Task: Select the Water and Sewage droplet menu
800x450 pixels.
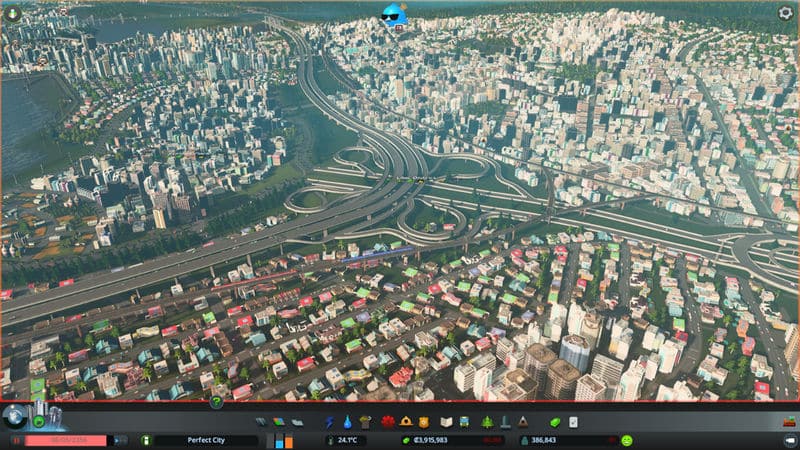Action: tap(347, 422)
